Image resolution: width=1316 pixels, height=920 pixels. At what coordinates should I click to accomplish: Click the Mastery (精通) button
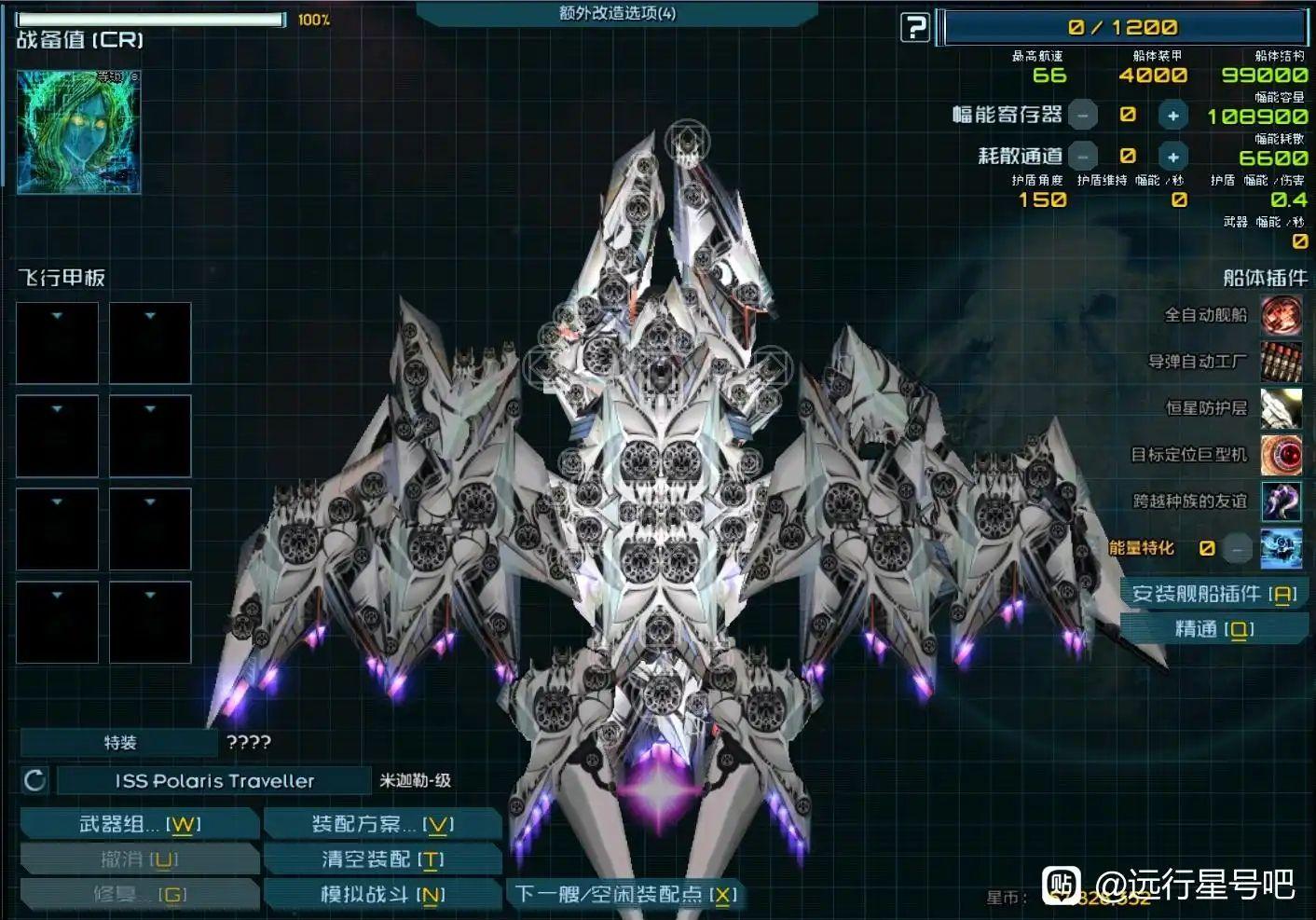pyautogui.click(x=1213, y=629)
